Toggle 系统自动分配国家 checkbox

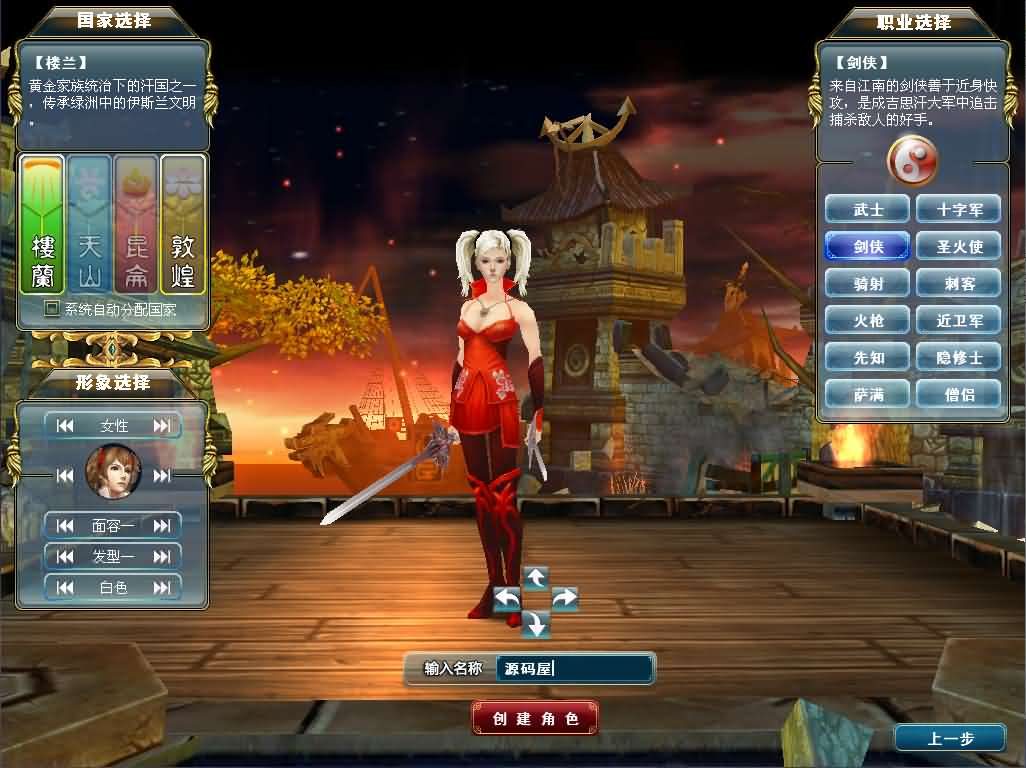(x=52, y=309)
